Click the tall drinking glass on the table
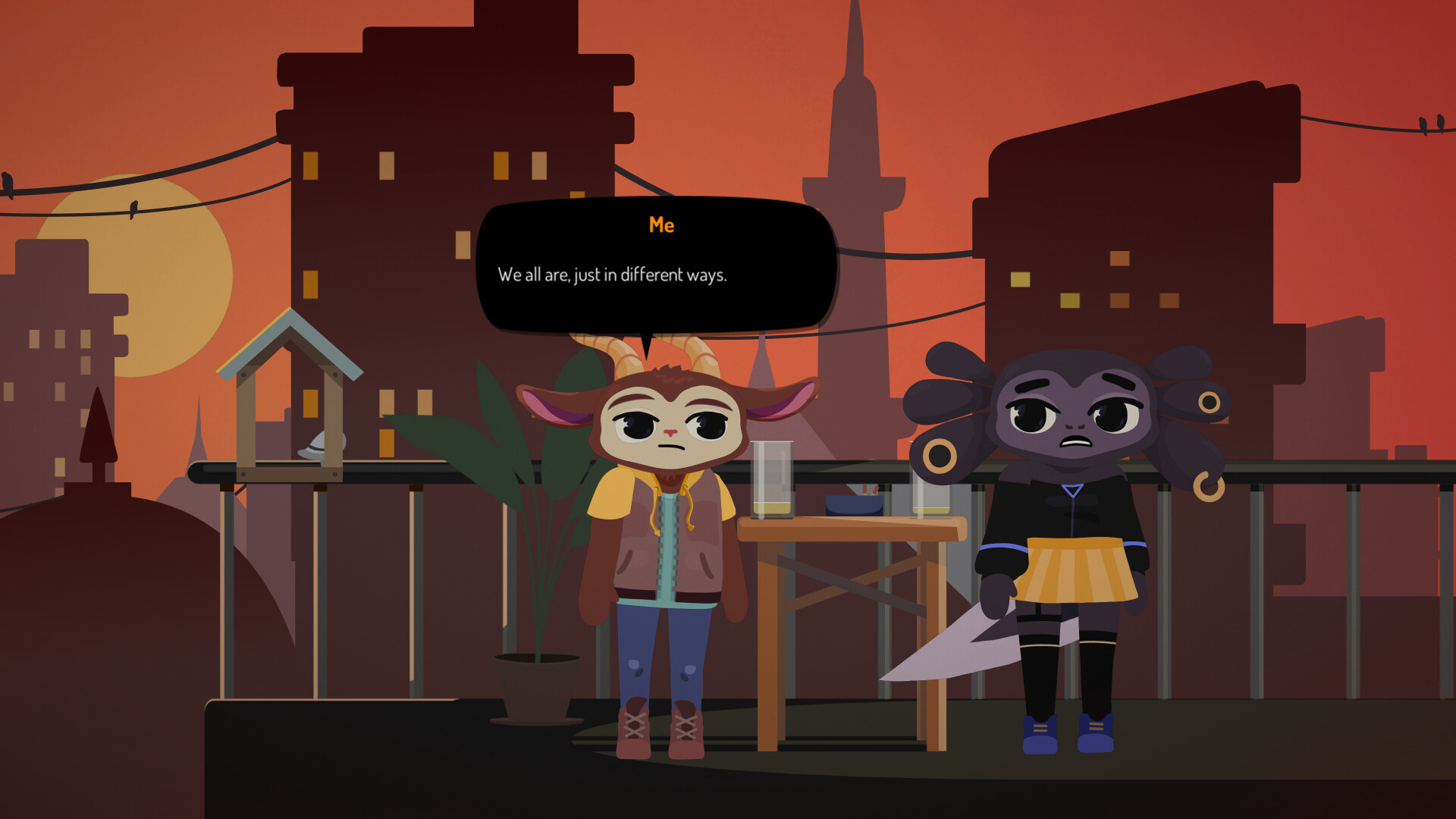The width and height of the screenshot is (1456, 819). coord(771,478)
